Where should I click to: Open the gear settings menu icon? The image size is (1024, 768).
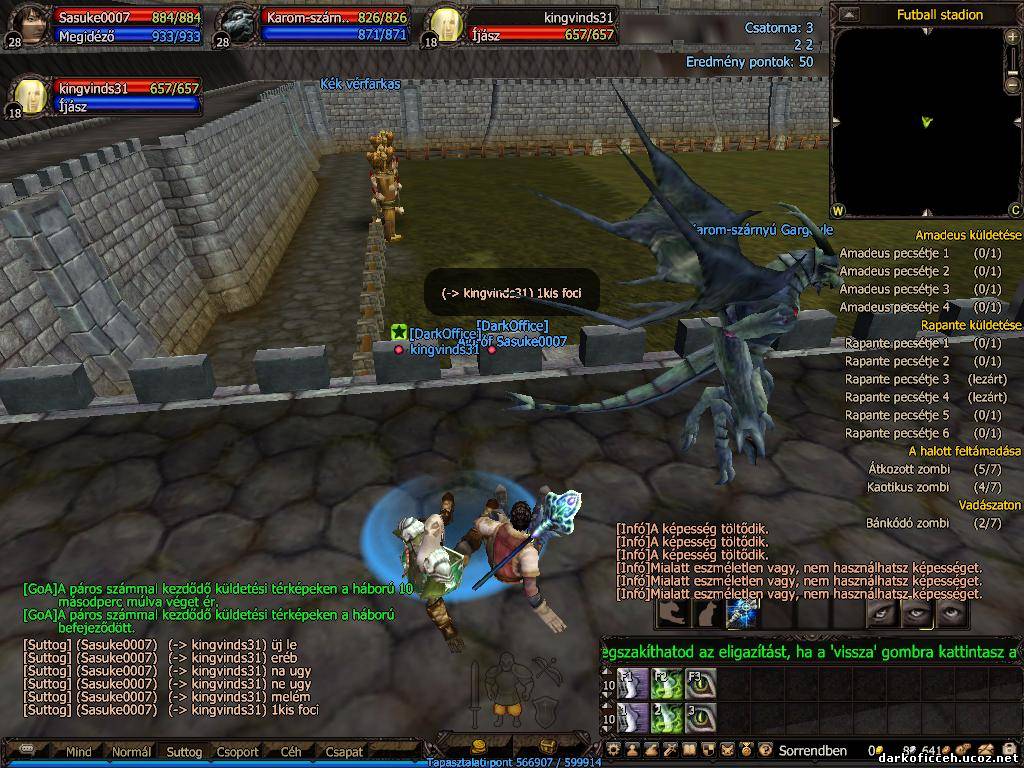click(614, 749)
